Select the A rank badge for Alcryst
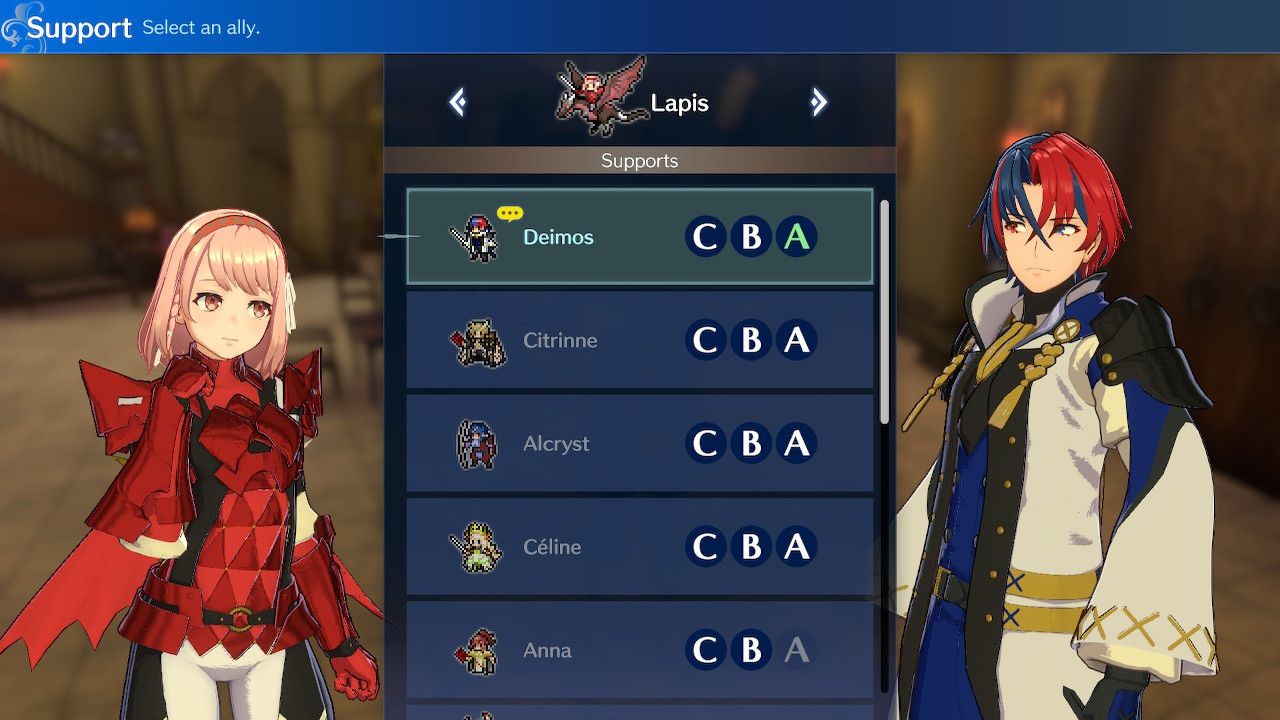 (x=796, y=444)
